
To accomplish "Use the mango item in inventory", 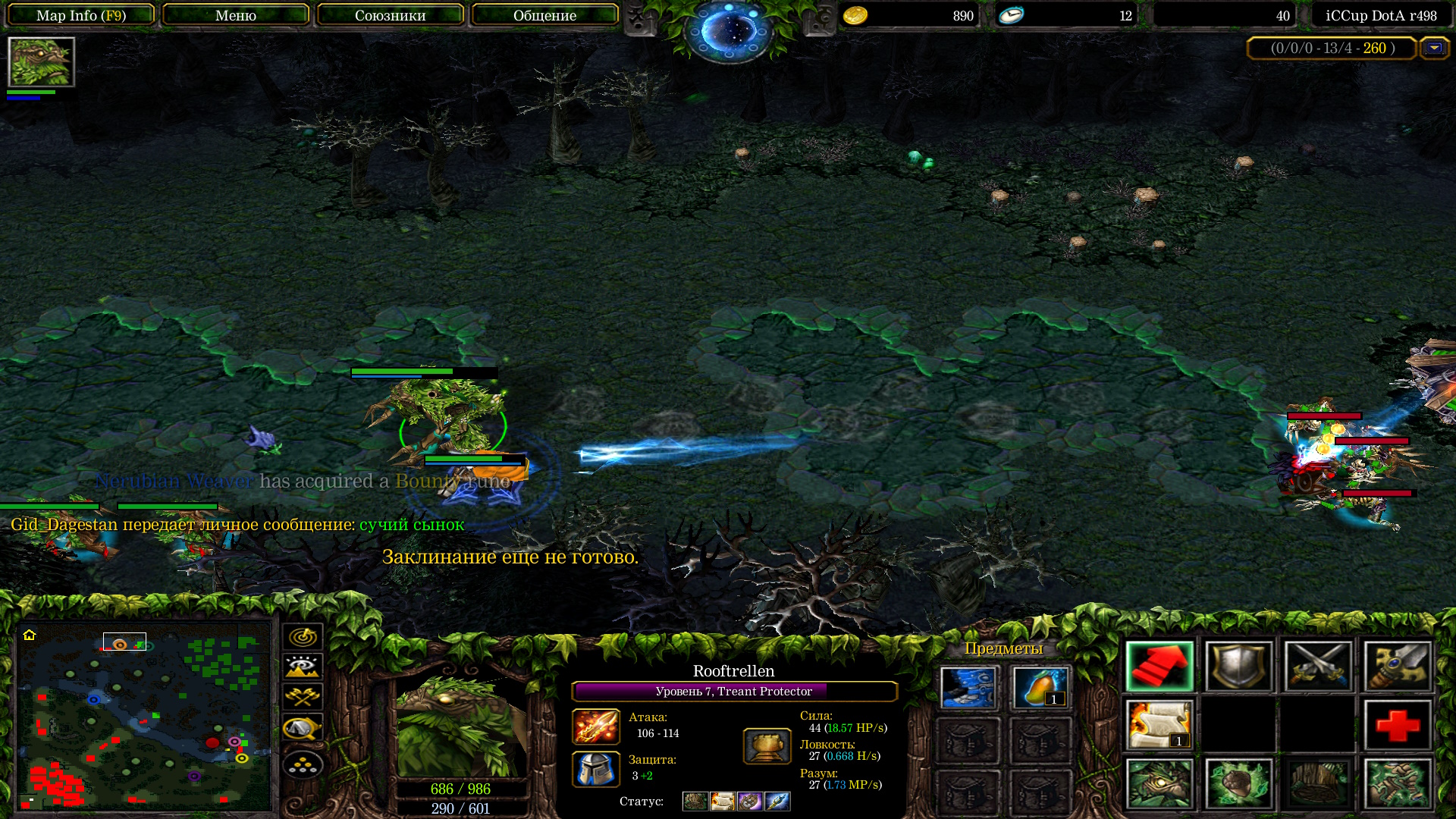I will pyautogui.click(x=1040, y=688).
